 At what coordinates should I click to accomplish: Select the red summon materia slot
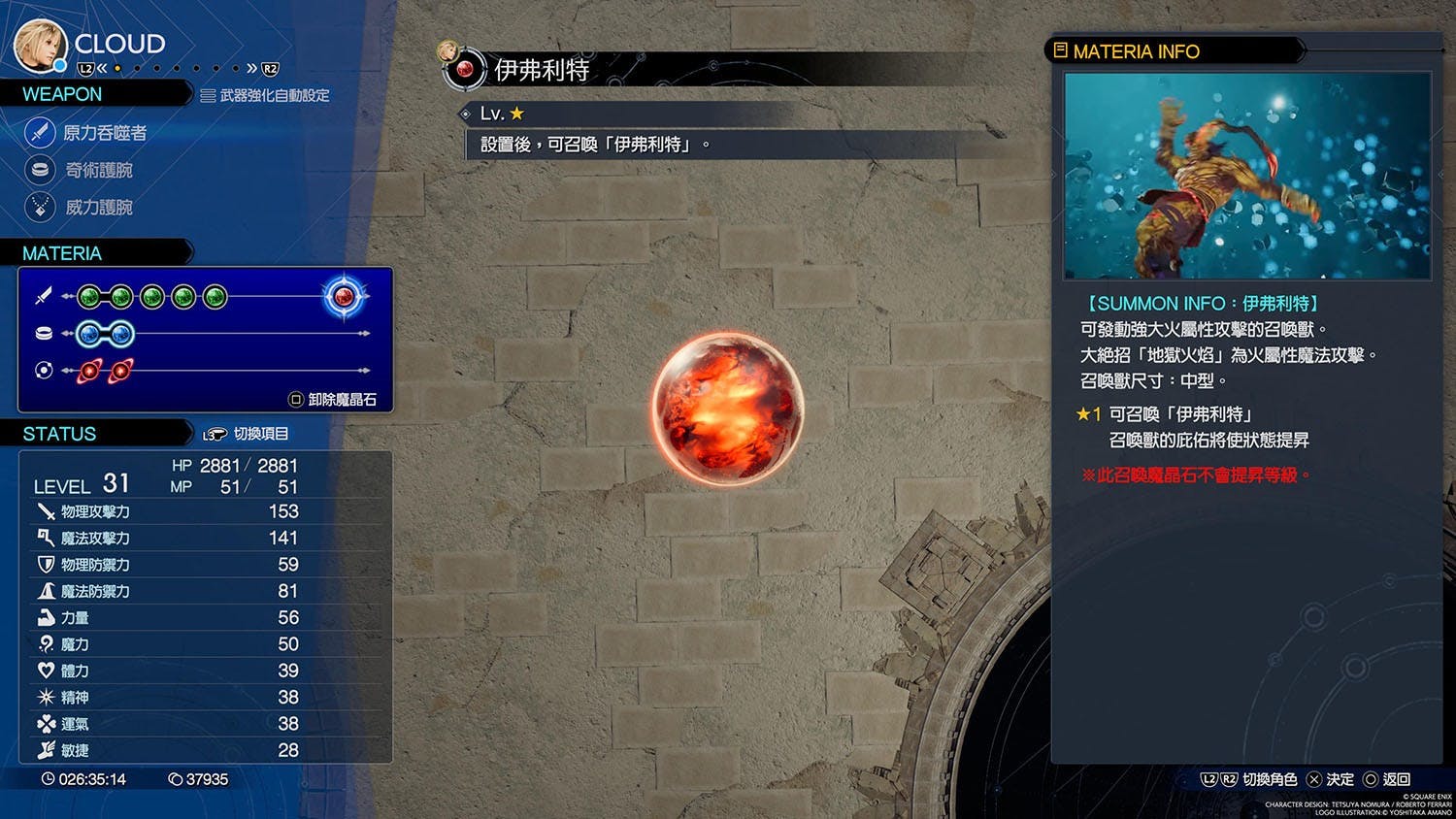coord(344,296)
